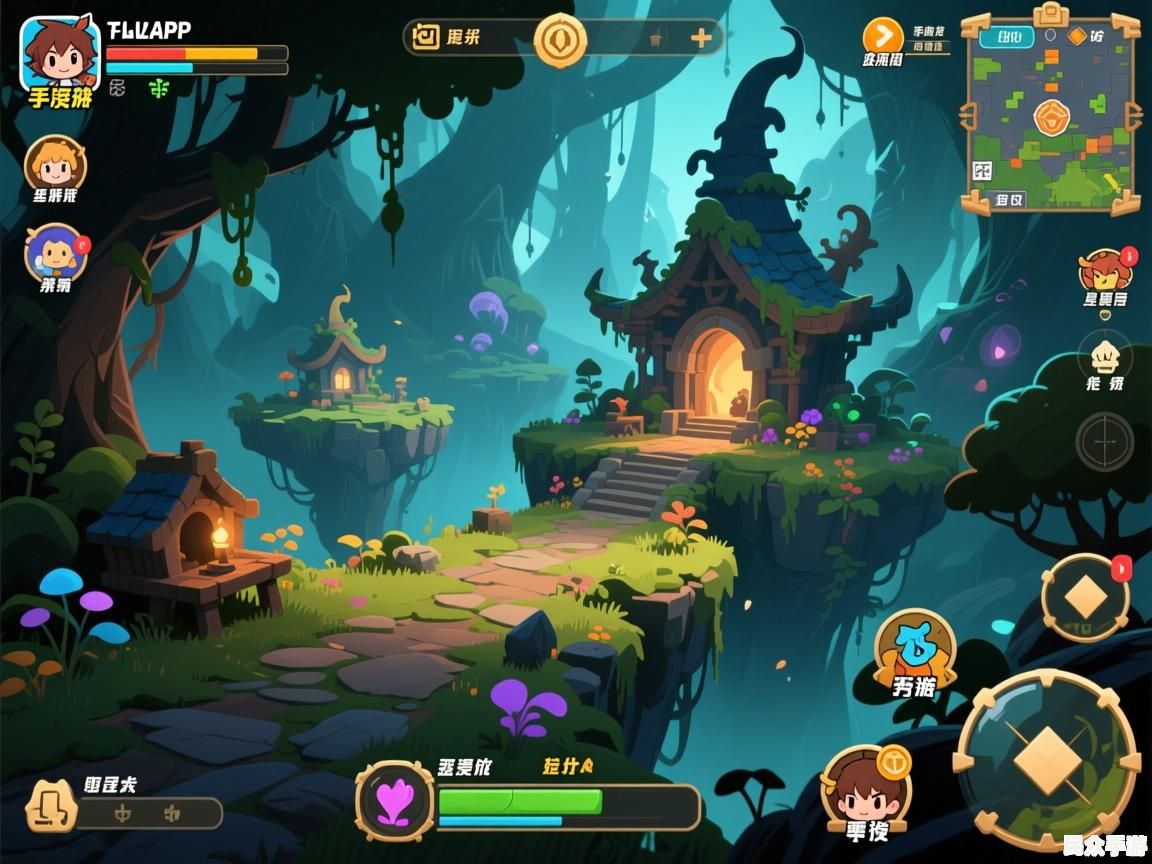Tap the large diamond attack button
Screen dimensions: 1152x864
[x=1047, y=761]
